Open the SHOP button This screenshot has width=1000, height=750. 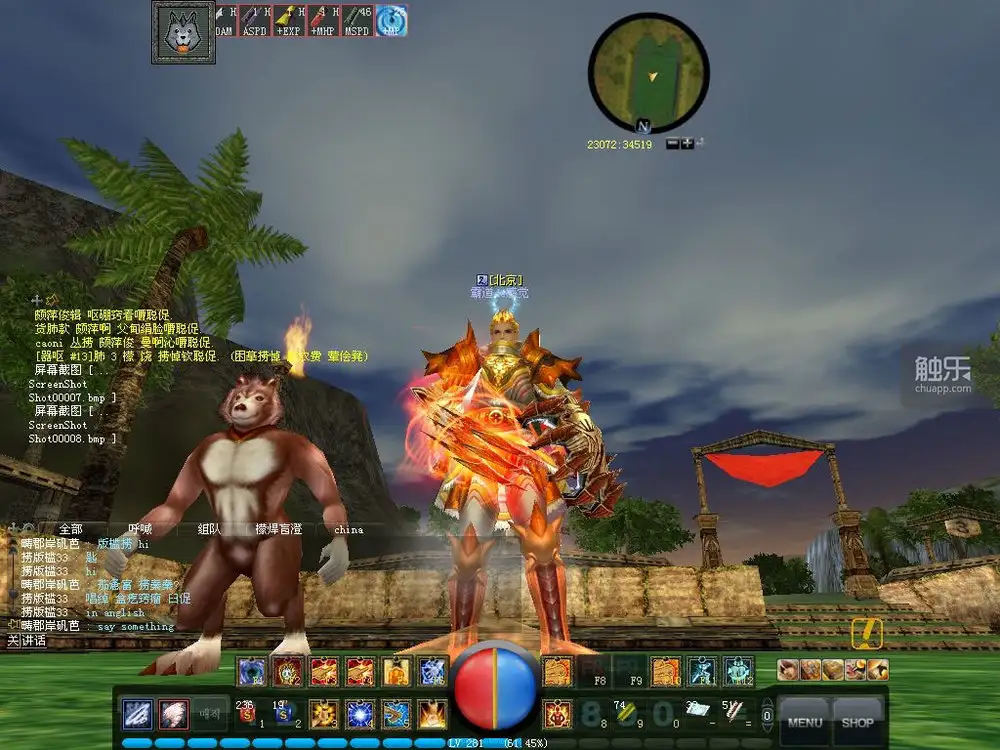tap(857, 721)
